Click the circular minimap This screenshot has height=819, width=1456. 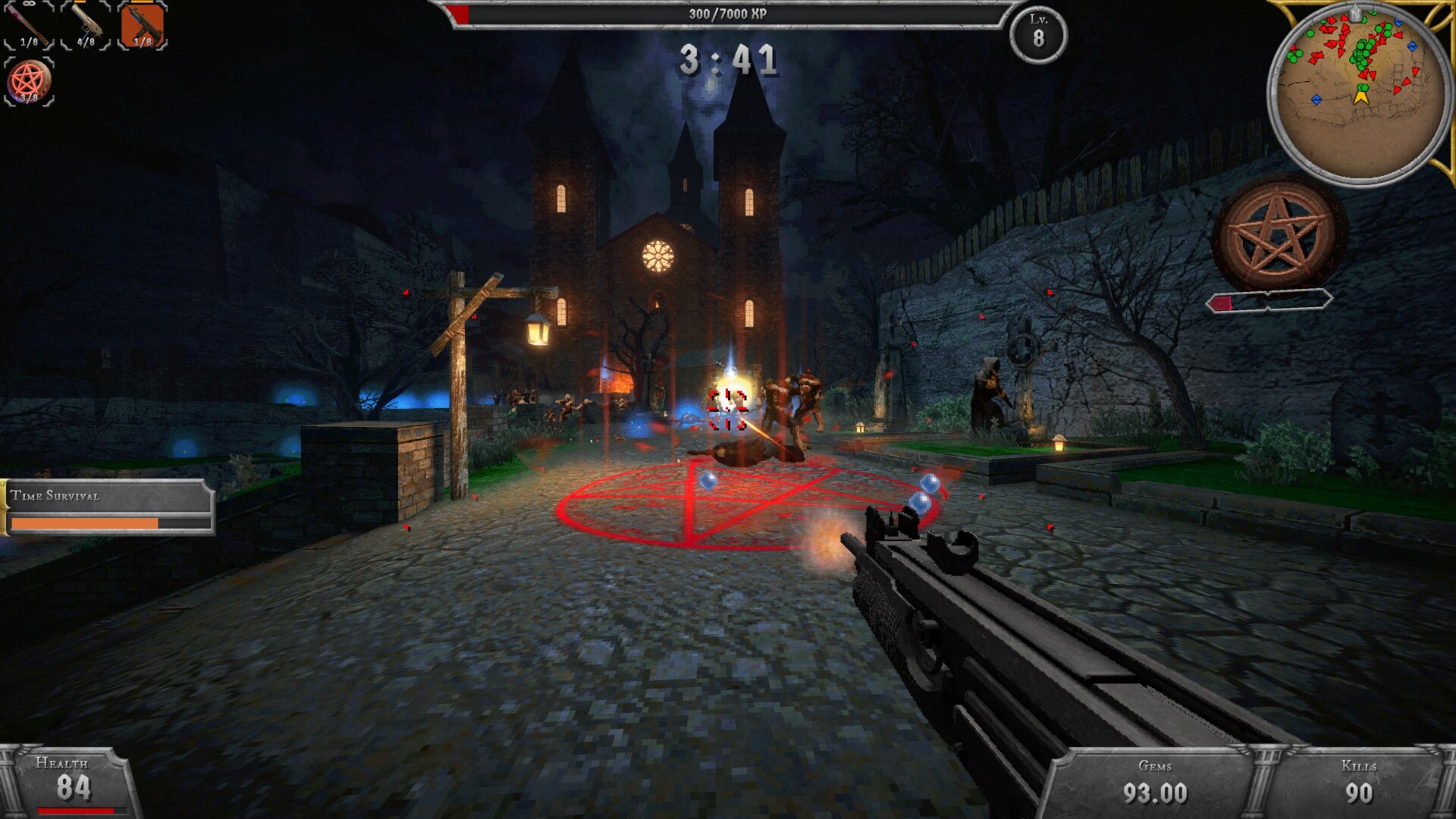point(1360,93)
